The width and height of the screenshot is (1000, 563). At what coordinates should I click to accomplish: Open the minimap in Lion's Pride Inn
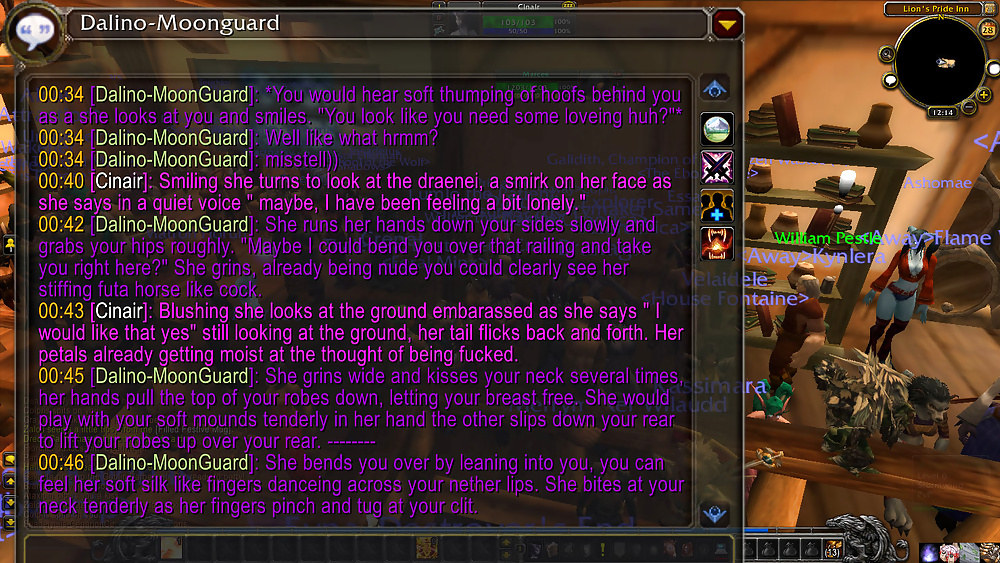pyautogui.click(x=939, y=64)
